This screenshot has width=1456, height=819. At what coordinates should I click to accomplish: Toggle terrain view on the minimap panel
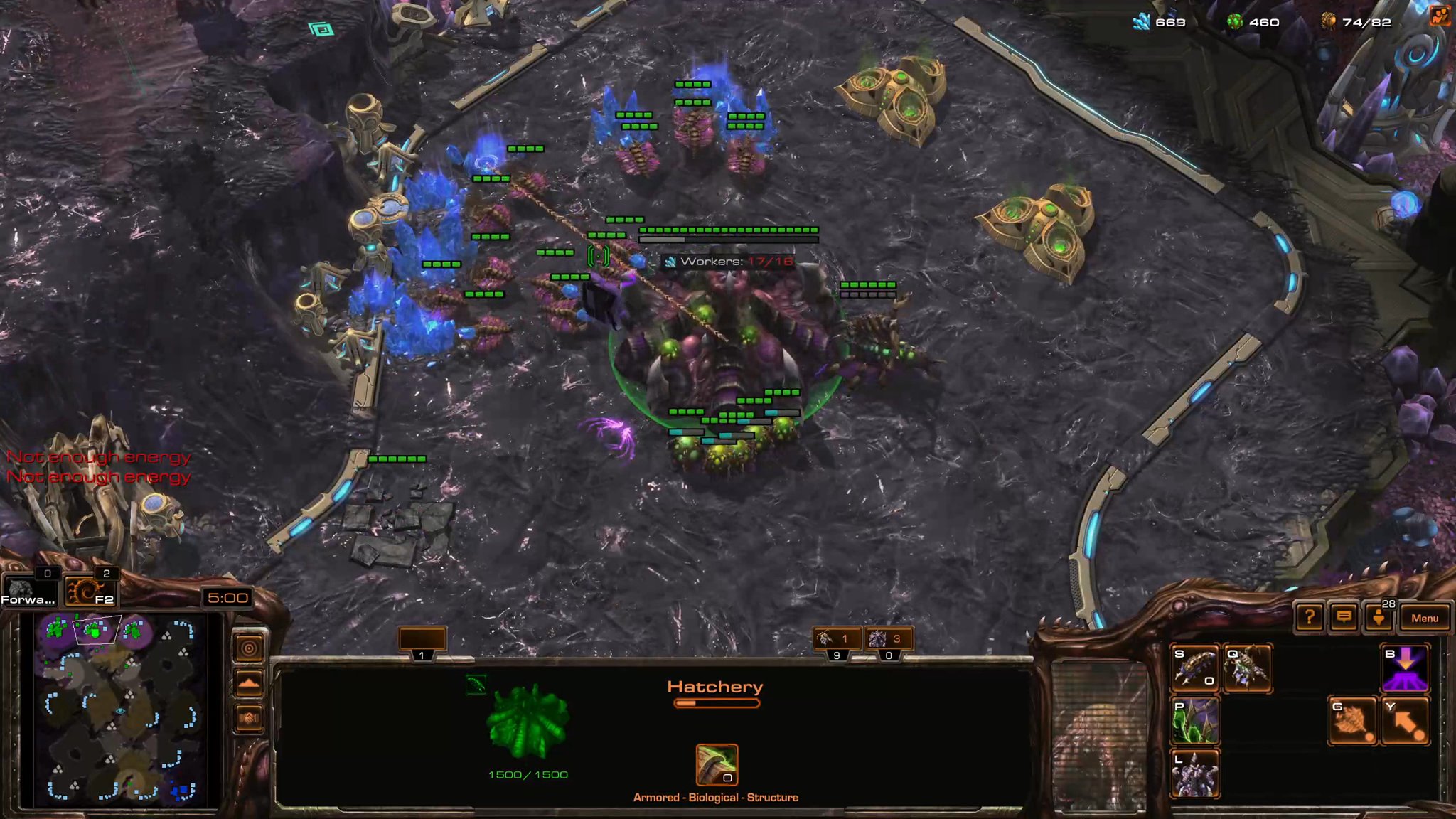coord(250,683)
